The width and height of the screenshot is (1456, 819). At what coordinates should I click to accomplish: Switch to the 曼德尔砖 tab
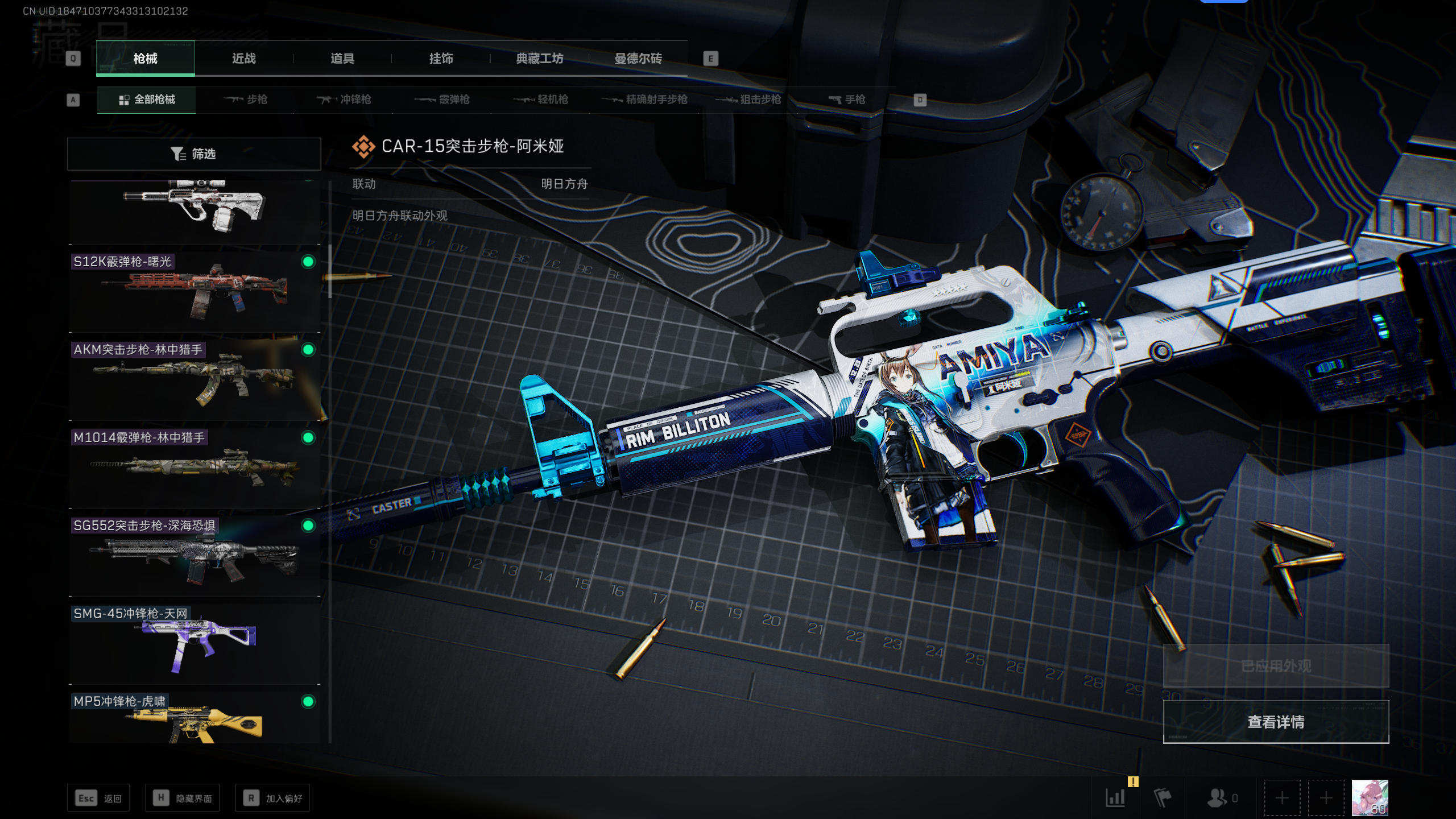click(638, 59)
